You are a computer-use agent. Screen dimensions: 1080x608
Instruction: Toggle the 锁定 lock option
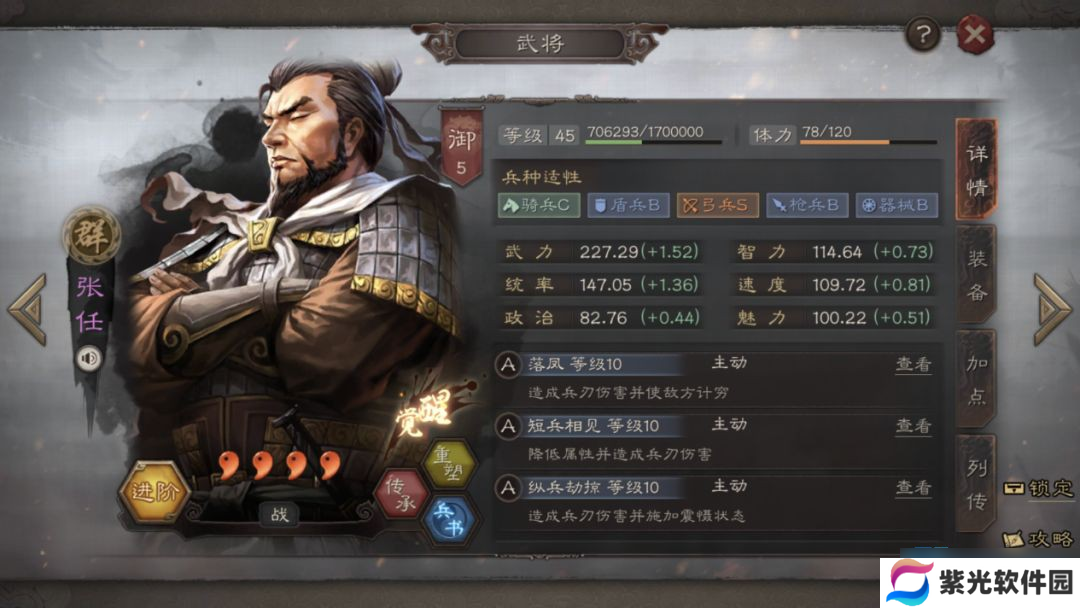coord(1039,489)
